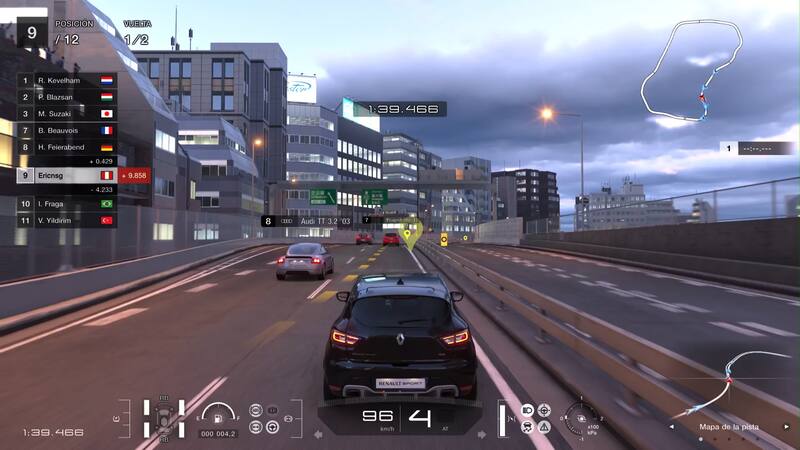Highlight the Ericnsg player row

pos(66,175)
